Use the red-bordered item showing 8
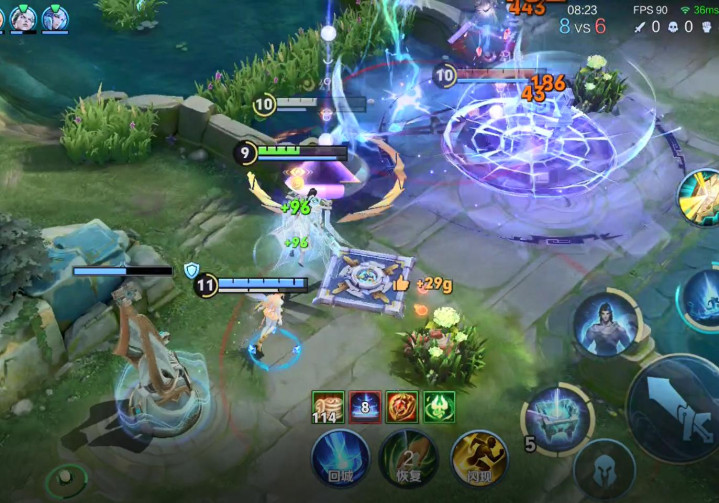719x503 pixels. tap(365, 407)
